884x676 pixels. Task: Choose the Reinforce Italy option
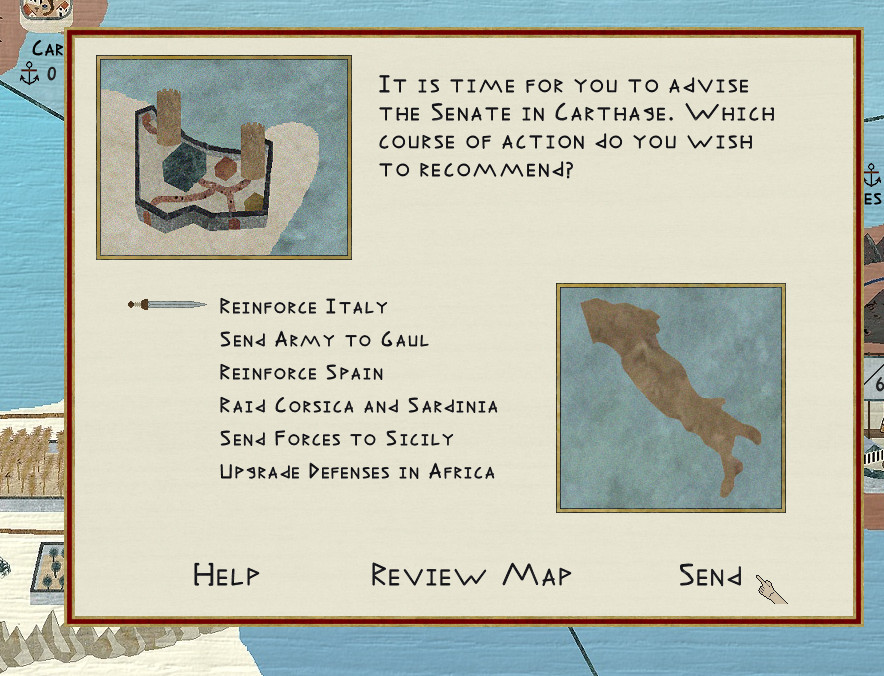point(303,307)
